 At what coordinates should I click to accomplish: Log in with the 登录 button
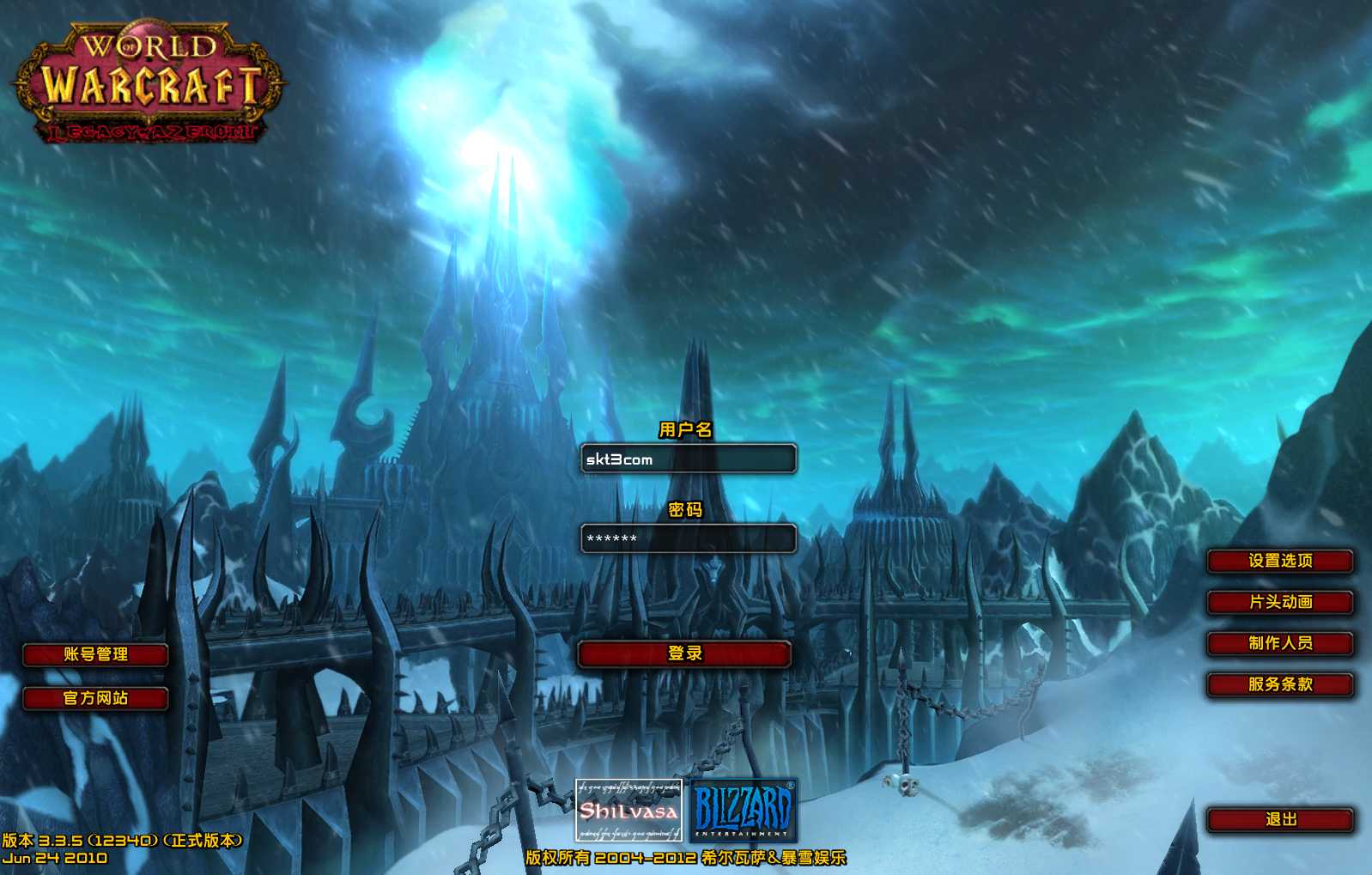coord(684,653)
